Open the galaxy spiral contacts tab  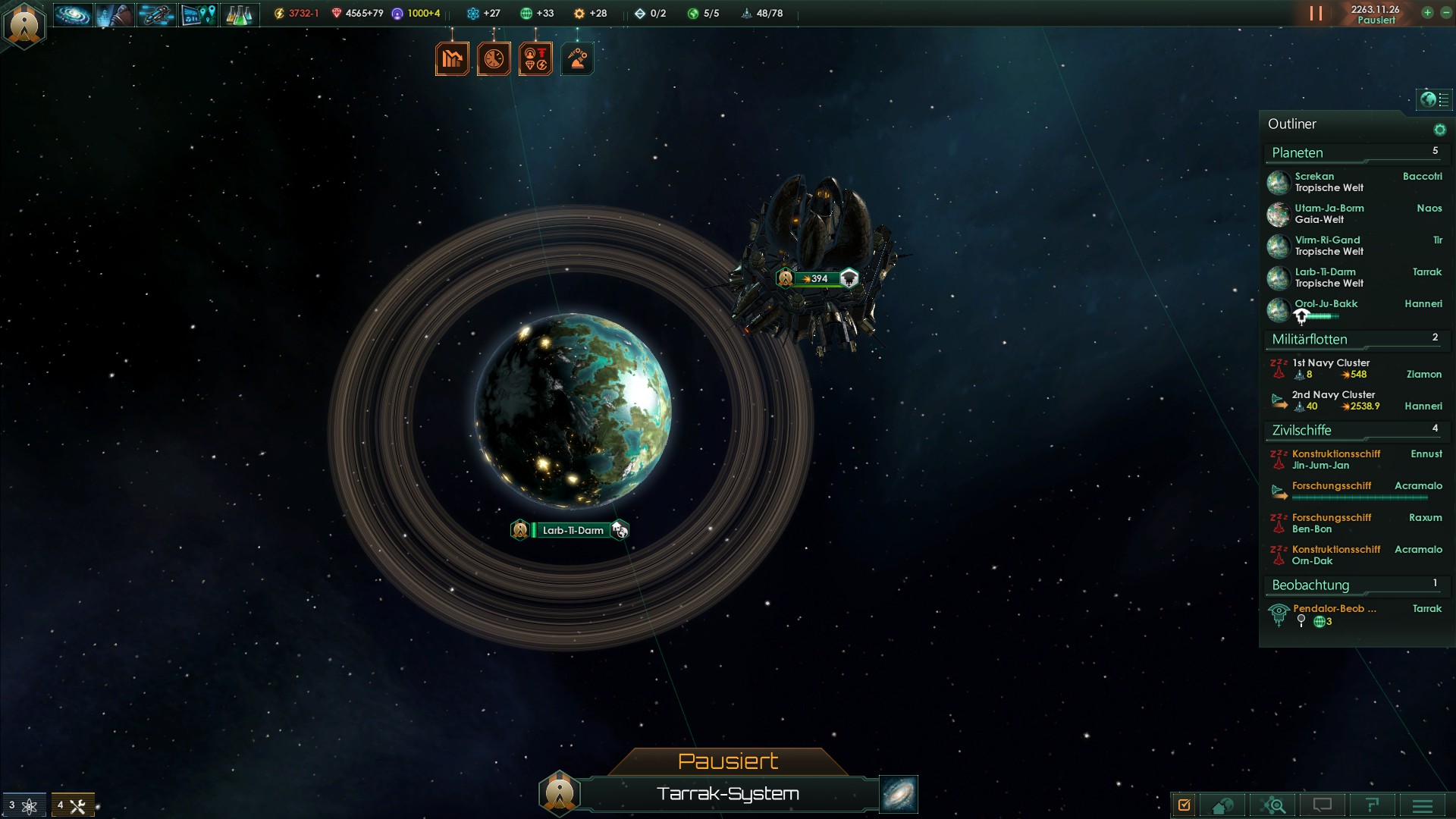click(x=73, y=14)
